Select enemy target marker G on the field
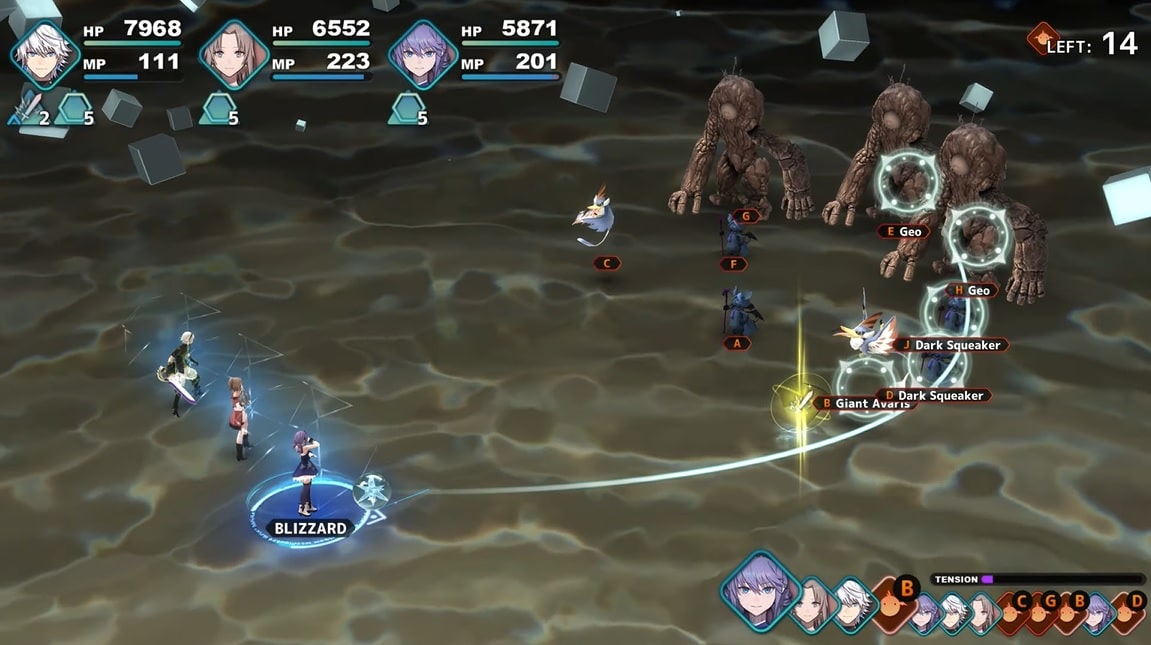Viewport: 1151px width, 645px height. click(x=746, y=216)
